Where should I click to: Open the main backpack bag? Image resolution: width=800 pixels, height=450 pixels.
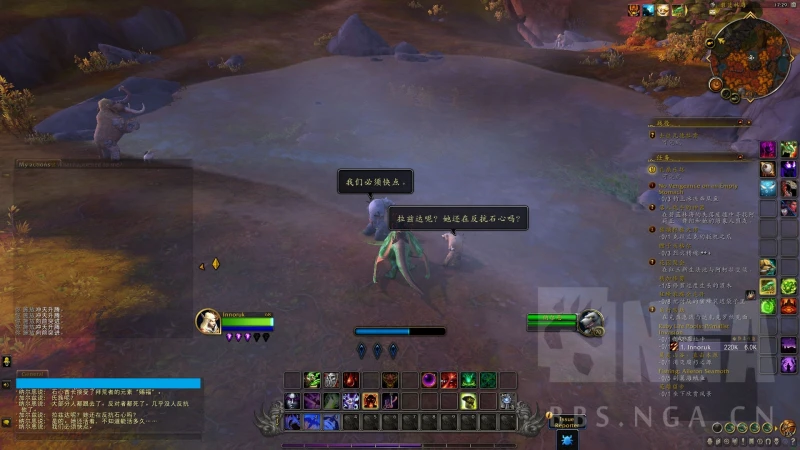[788, 427]
